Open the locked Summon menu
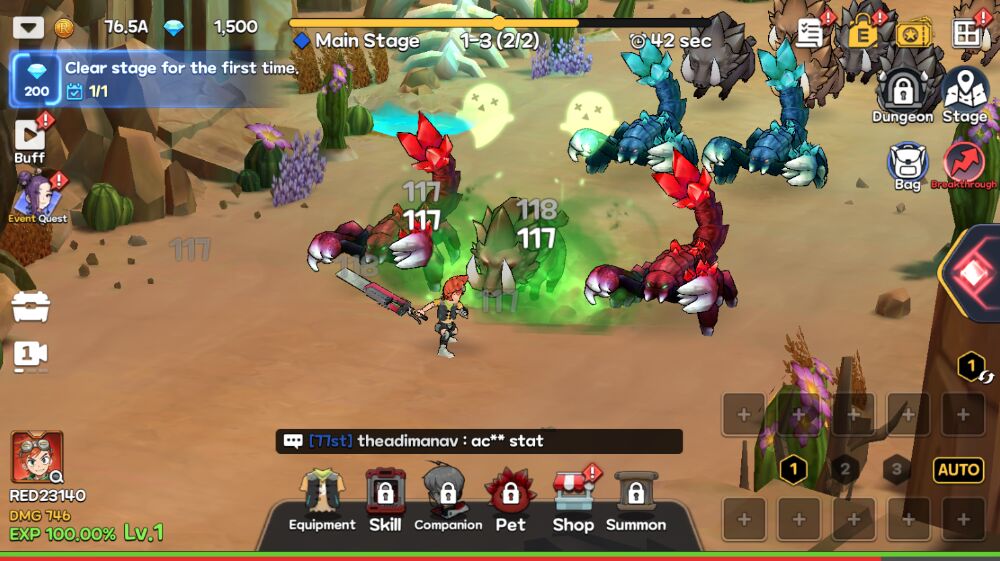Screen dimensions: 1000x561 point(635,500)
